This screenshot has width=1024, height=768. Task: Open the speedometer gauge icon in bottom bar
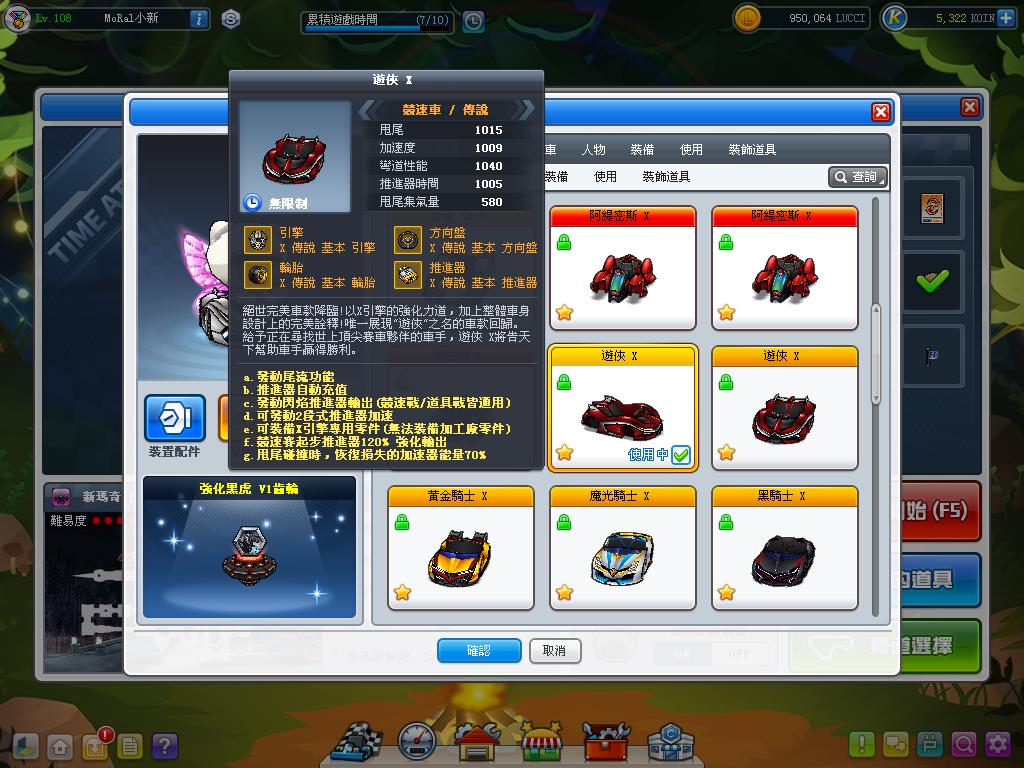[417, 742]
